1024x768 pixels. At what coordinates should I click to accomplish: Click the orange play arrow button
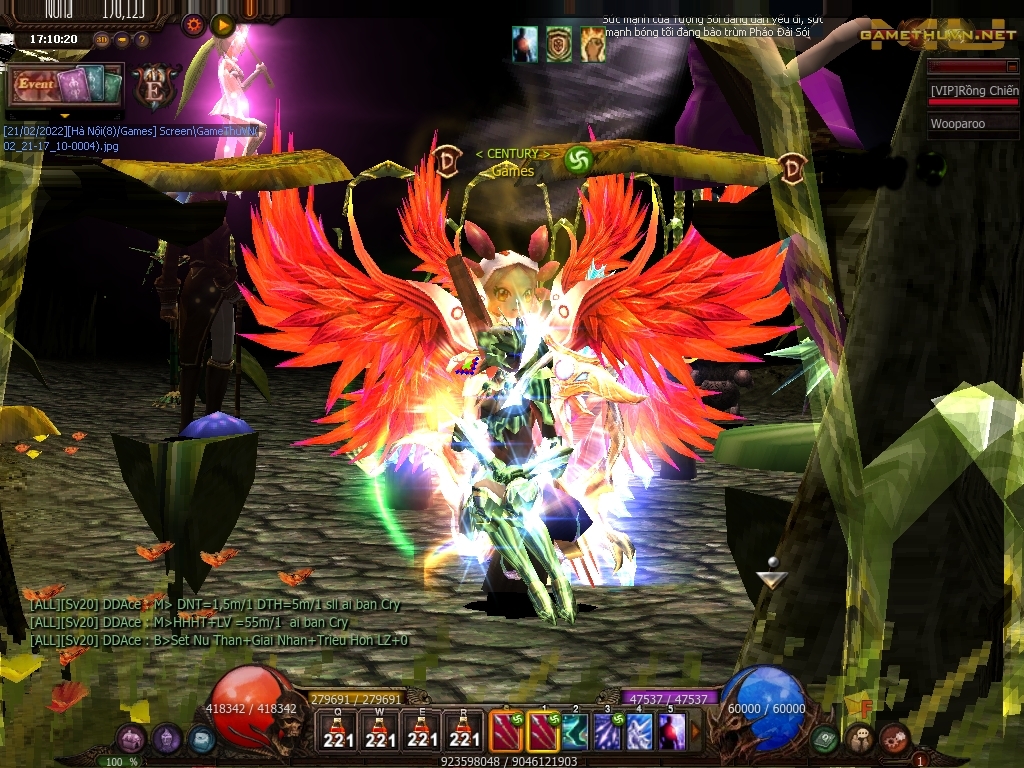[x=223, y=25]
